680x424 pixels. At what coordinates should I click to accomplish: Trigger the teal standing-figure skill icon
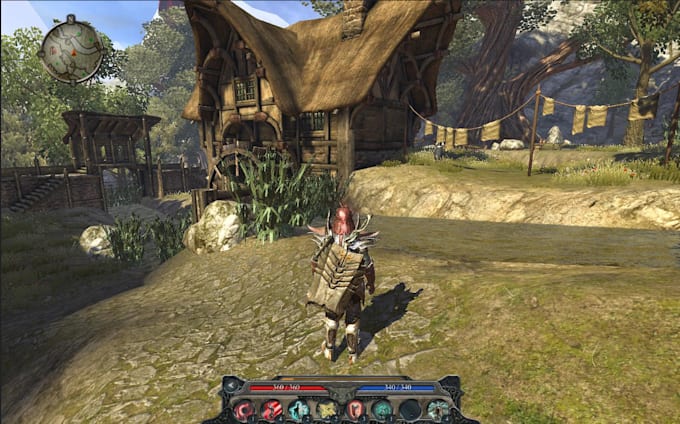coord(299,409)
